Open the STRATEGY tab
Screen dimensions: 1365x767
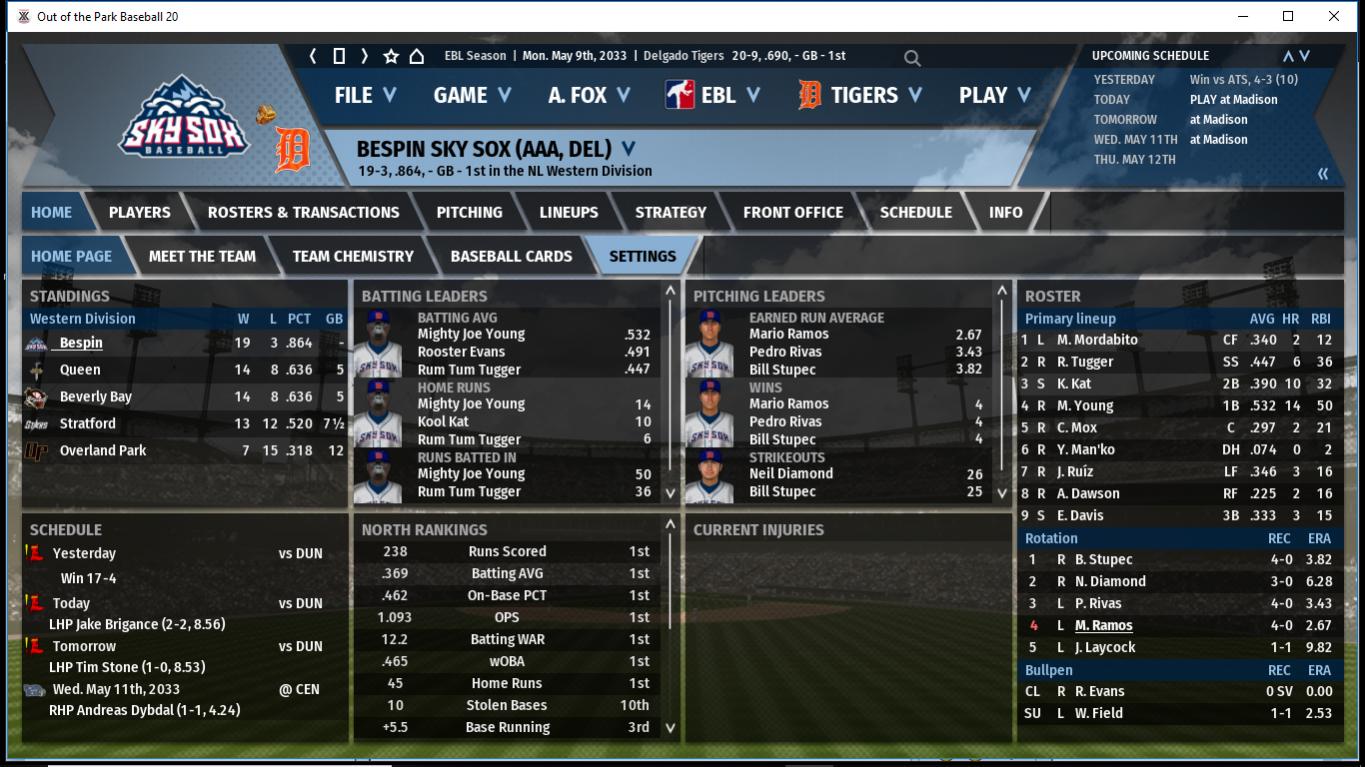tap(670, 212)
